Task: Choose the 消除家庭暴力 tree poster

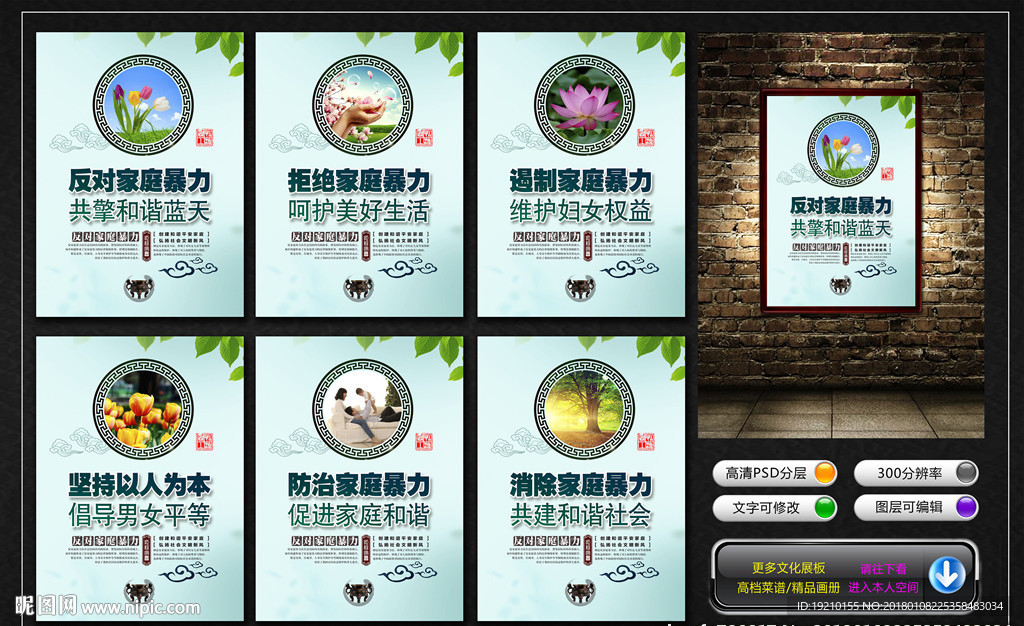Action: pyautogui.click(x=581, y=478)
